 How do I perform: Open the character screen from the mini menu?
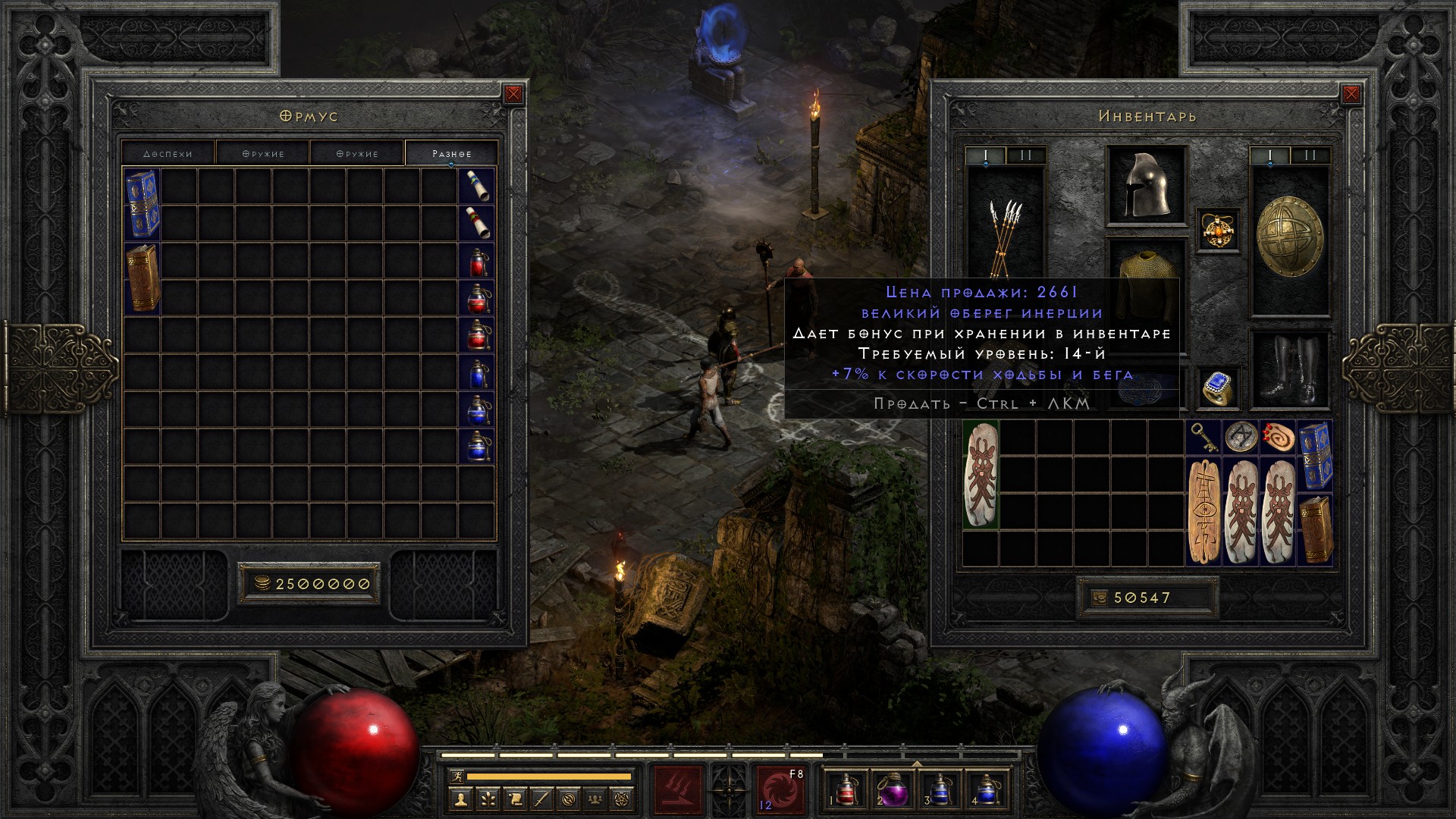pyautogui.click(x=460, y=799)
